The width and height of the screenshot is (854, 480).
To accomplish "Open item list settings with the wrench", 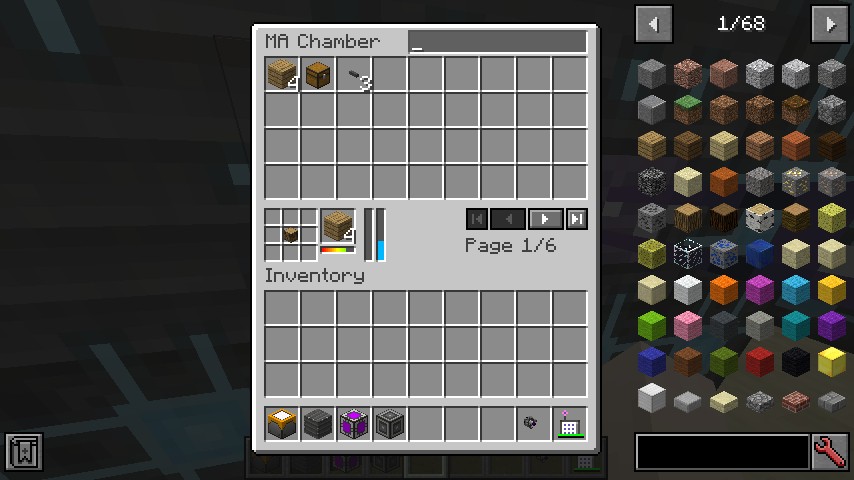I will (831, 452).
